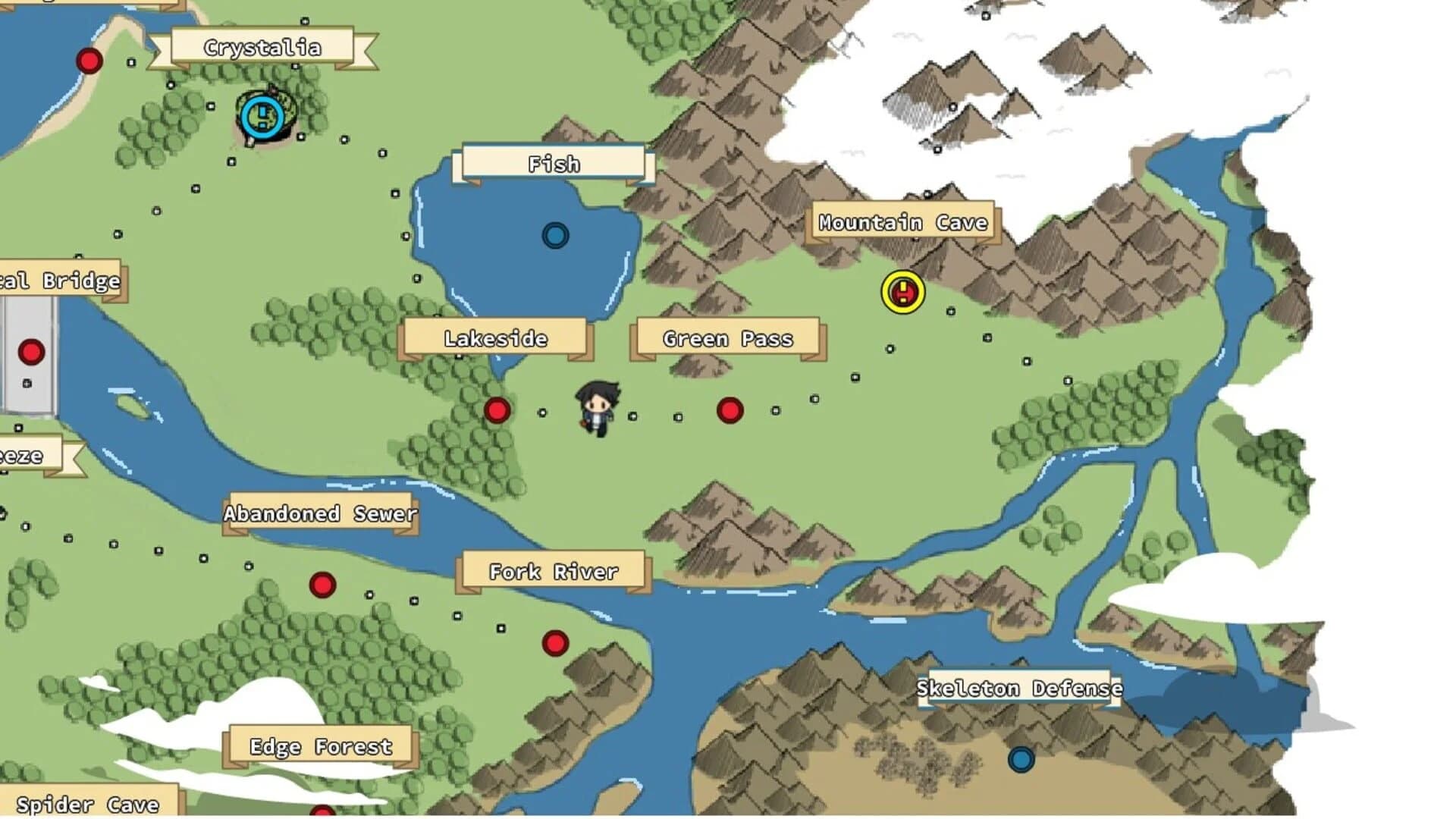The height and width of the screenshot is (819, 1456).
Task: Click the red marker on the bridge
Action: [30, 351]
